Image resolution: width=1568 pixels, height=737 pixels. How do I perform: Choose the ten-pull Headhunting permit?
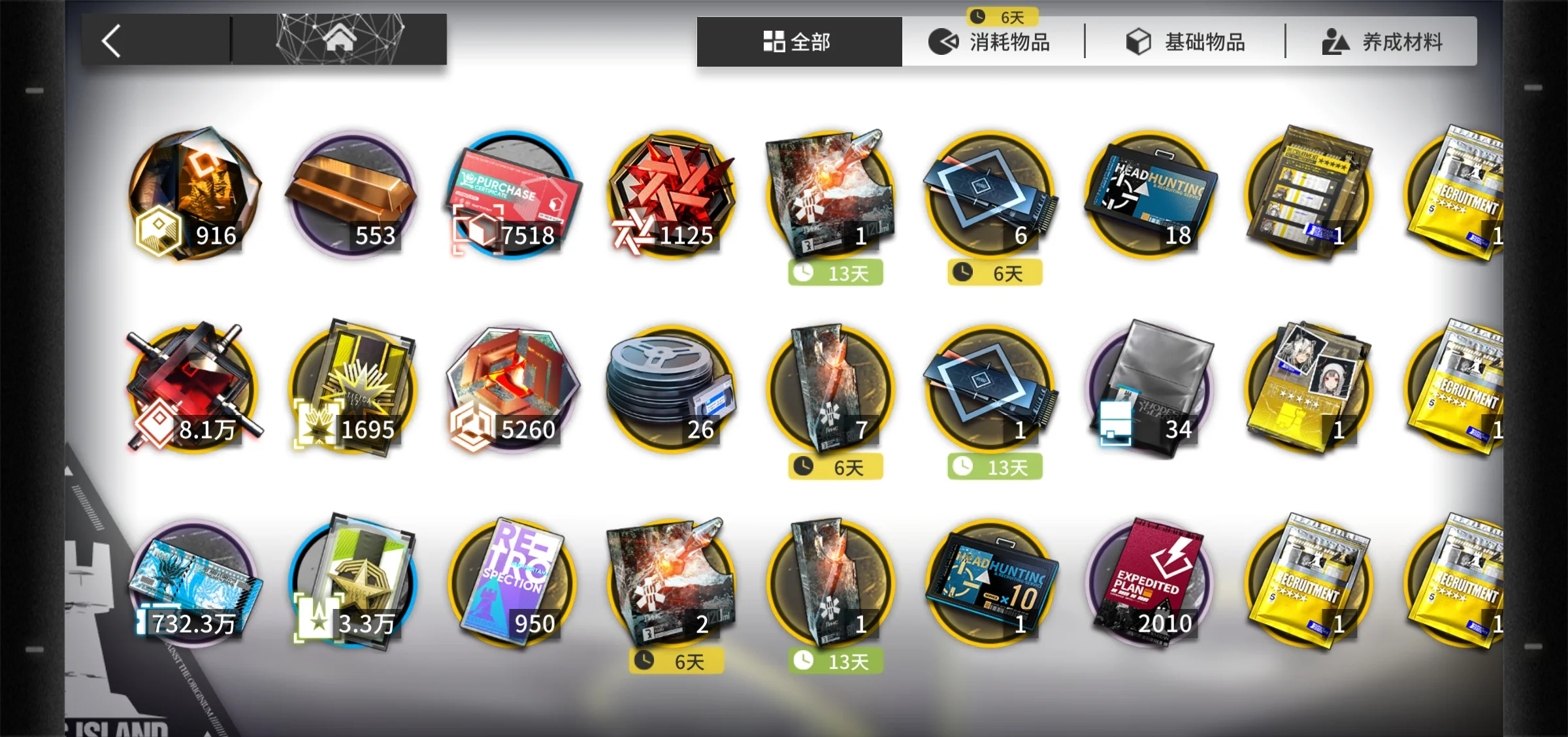click(990, 583)
